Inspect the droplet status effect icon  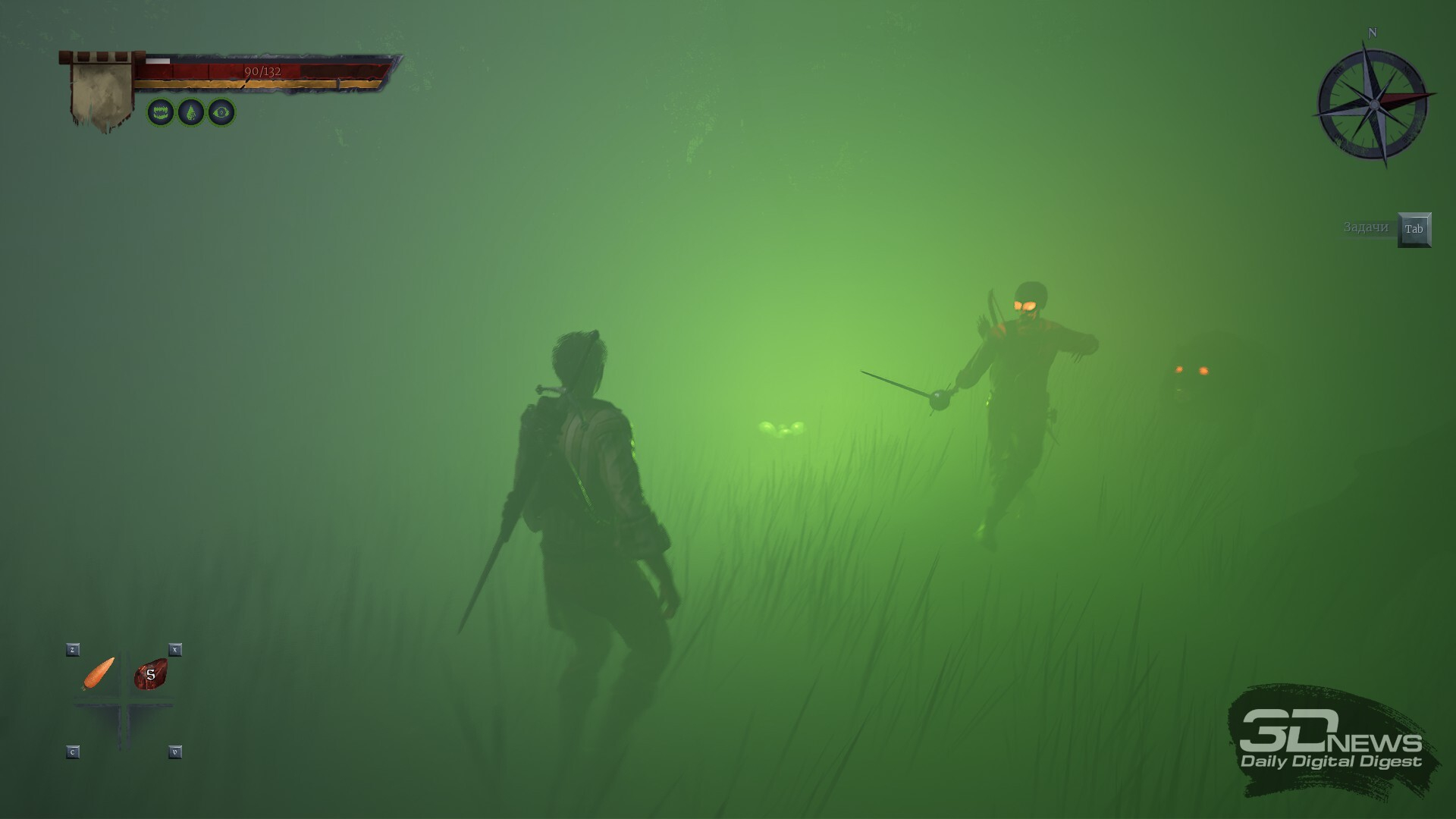click(191, 113)
